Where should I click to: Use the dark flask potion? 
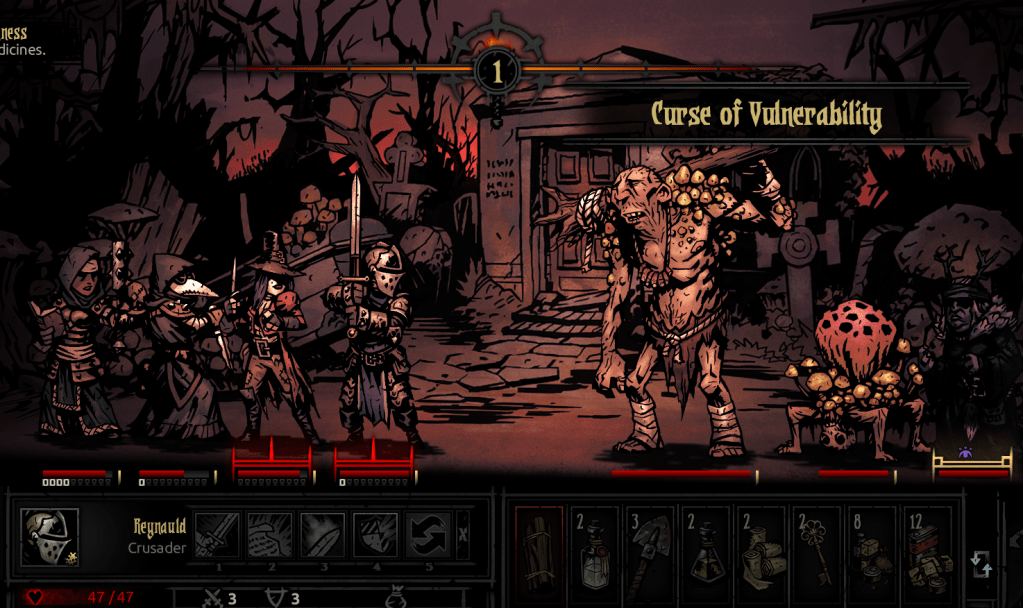click(707, 551)
